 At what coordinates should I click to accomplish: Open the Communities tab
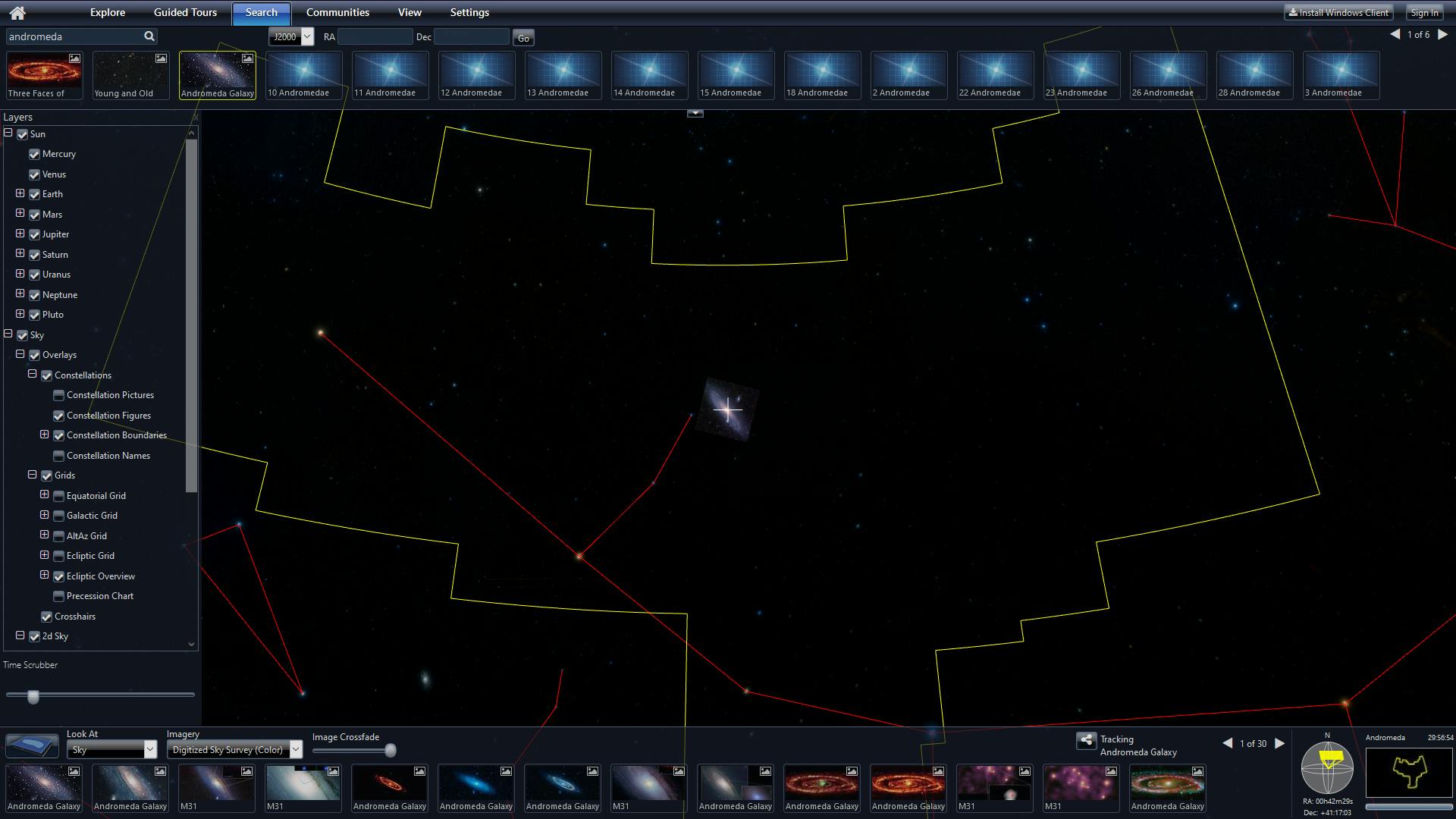click(x=337, y=13)
